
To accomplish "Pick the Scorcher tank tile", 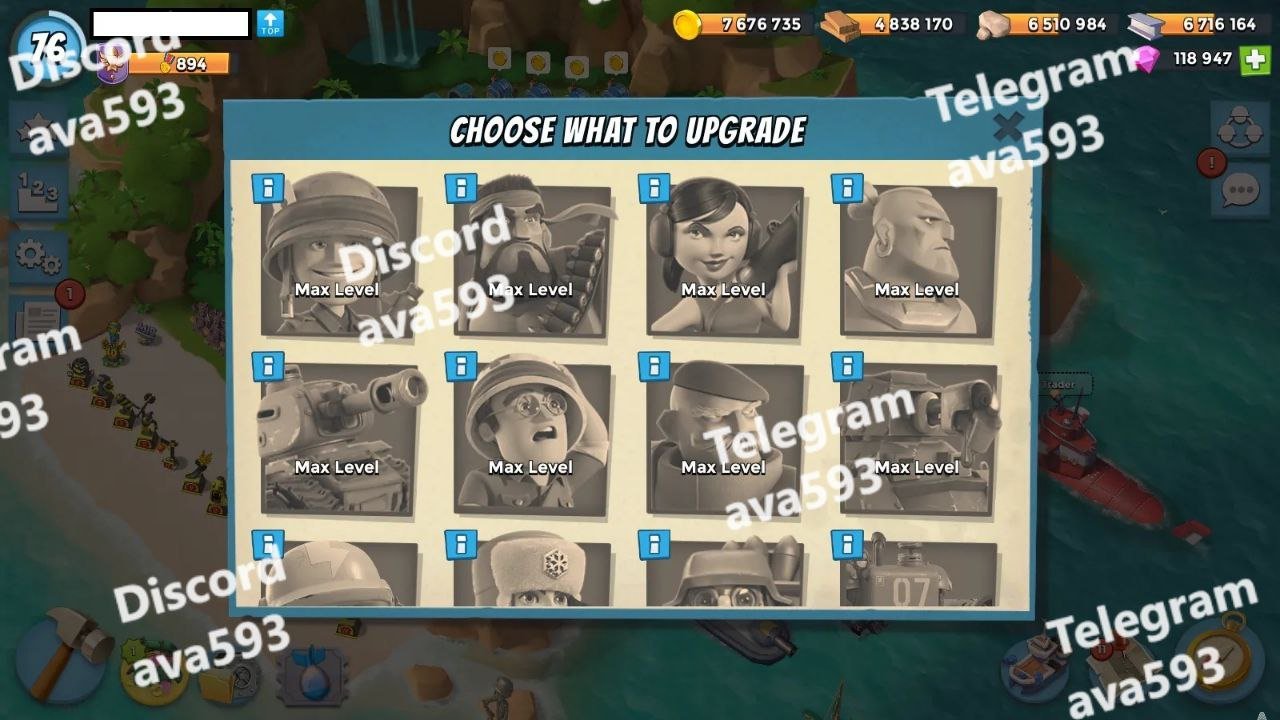I will coord(917,438).
